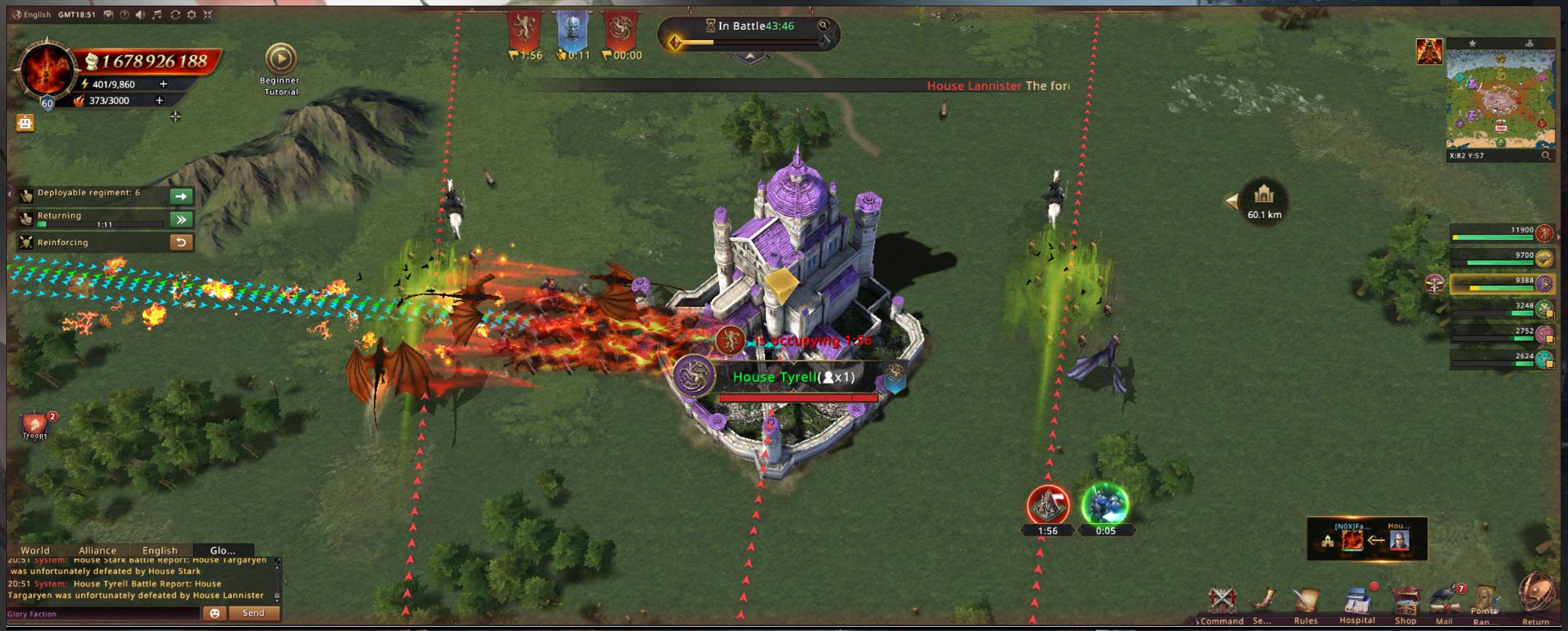Switch to the World chat tab
This screenshot has width=1568, height=631.
point(35,550)
